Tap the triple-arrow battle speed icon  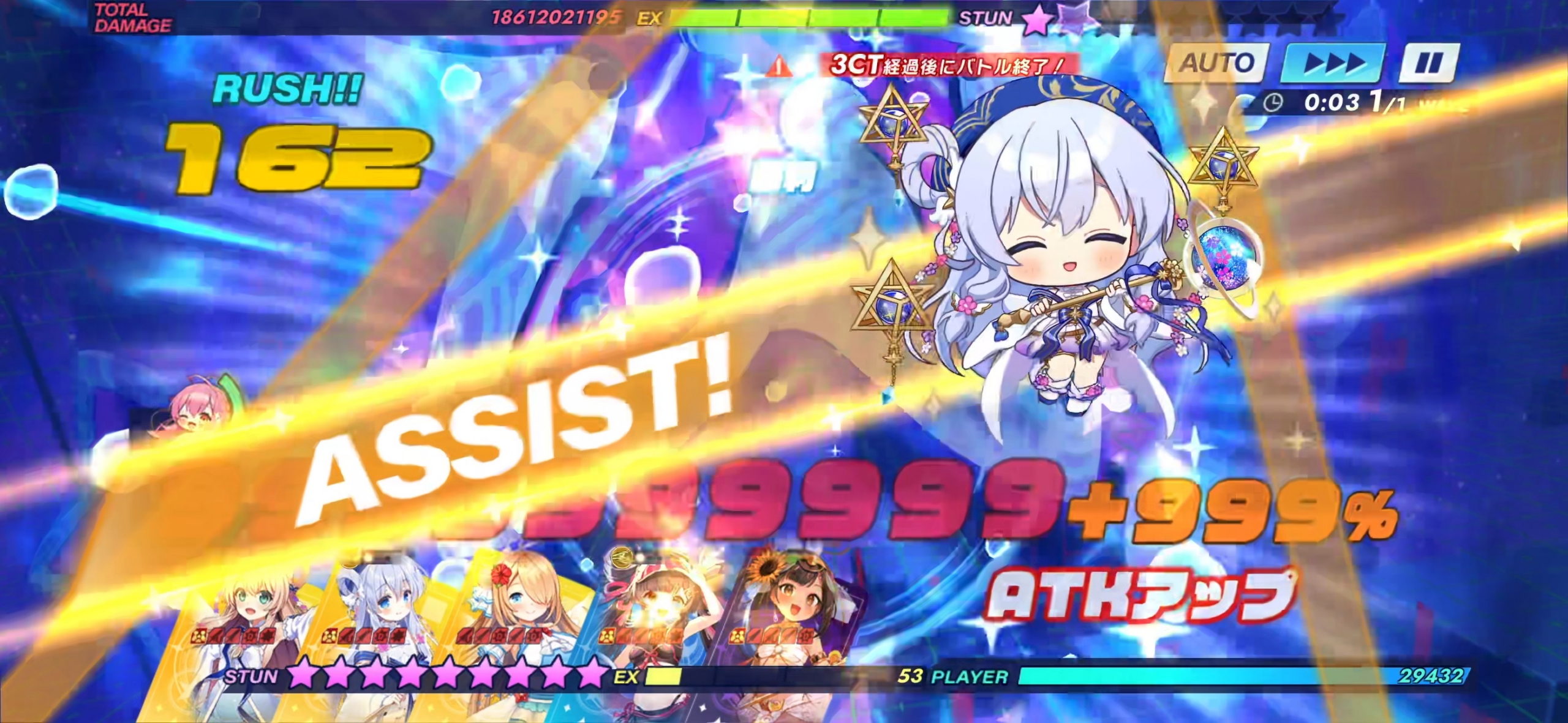pyautogui.click(x=1333, y=63)
